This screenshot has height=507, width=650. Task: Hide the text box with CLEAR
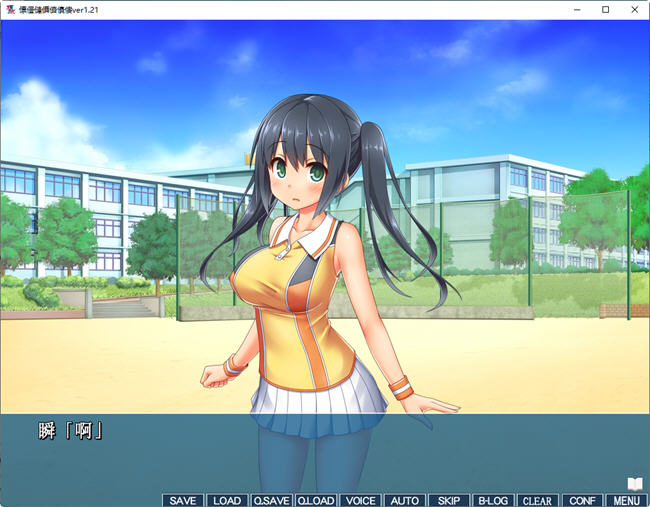[x=537, y=500]
